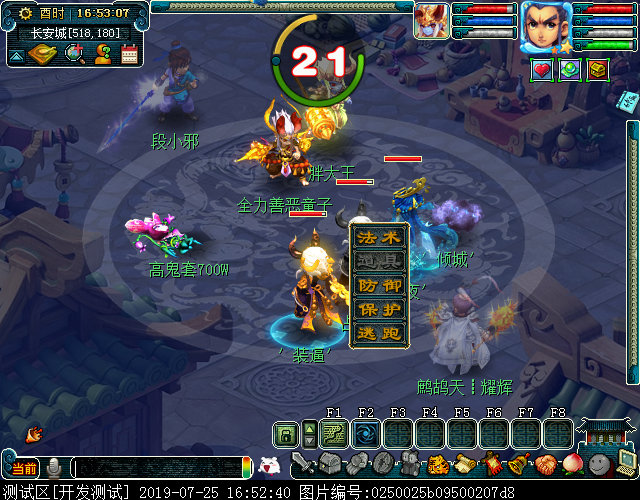Choose 保护 (Protect) battle command

click(379, 309)
